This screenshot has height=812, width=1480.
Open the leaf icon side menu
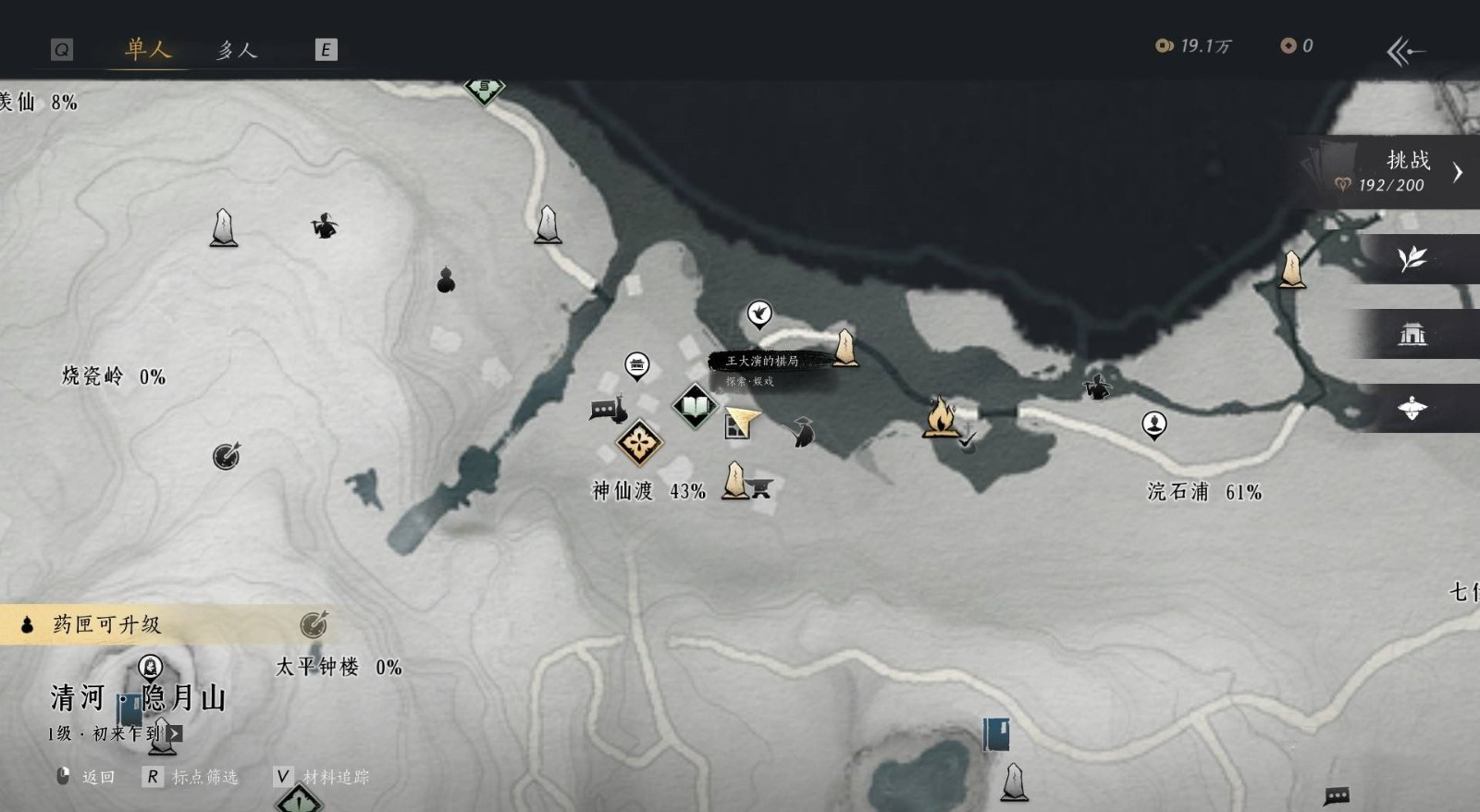click(1412, 259)
